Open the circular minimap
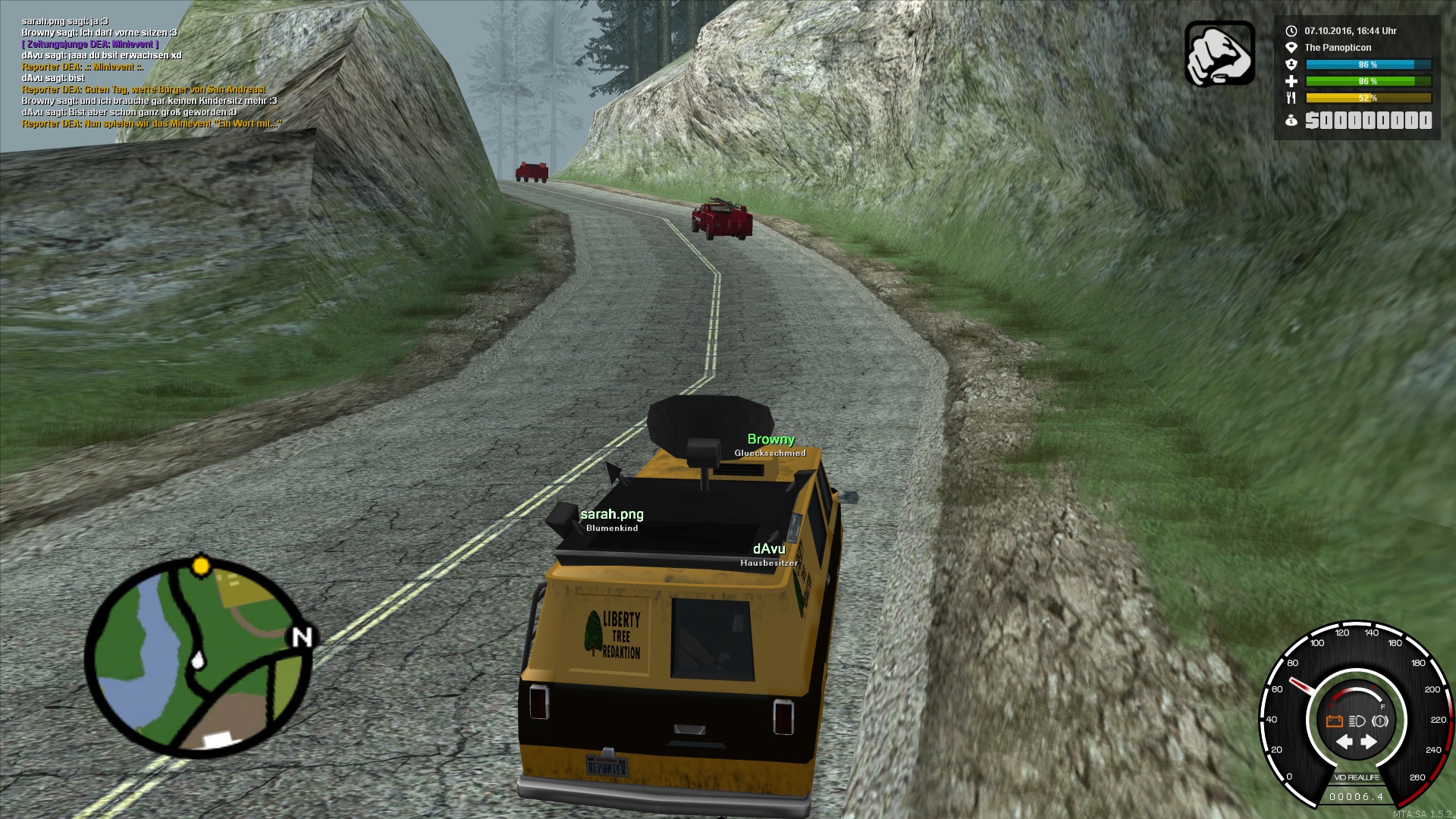Screen dimensions: 1456x819 tap(199, 657)
